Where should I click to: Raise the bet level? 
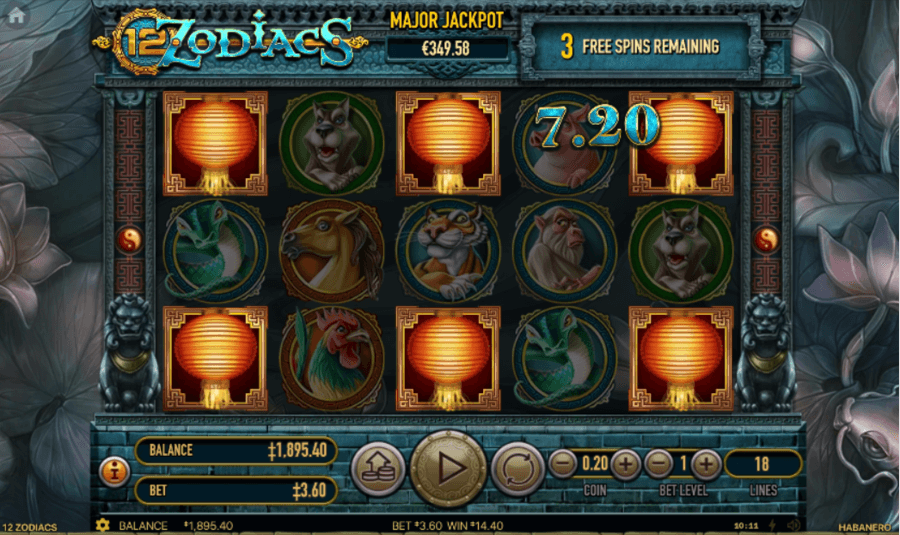[x=706, y=464]
